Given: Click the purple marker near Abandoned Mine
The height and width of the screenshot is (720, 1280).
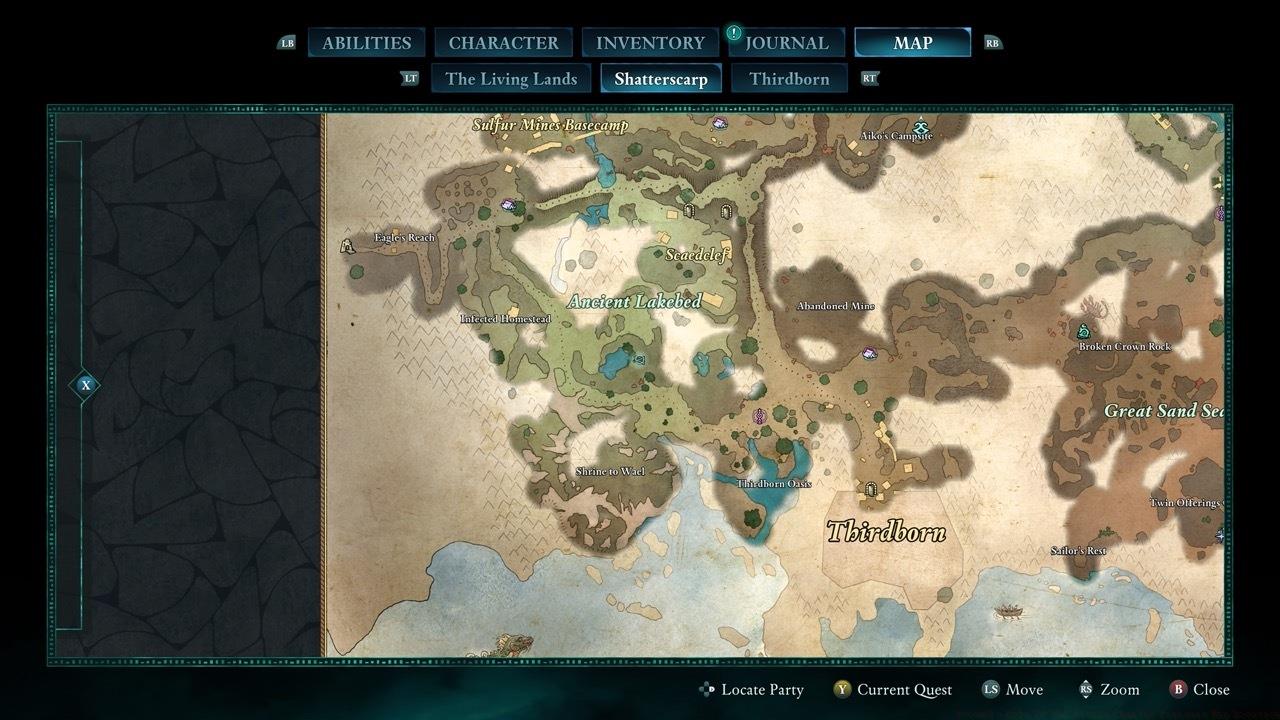Looking at the screenshot, I should (x=869, y=353).
